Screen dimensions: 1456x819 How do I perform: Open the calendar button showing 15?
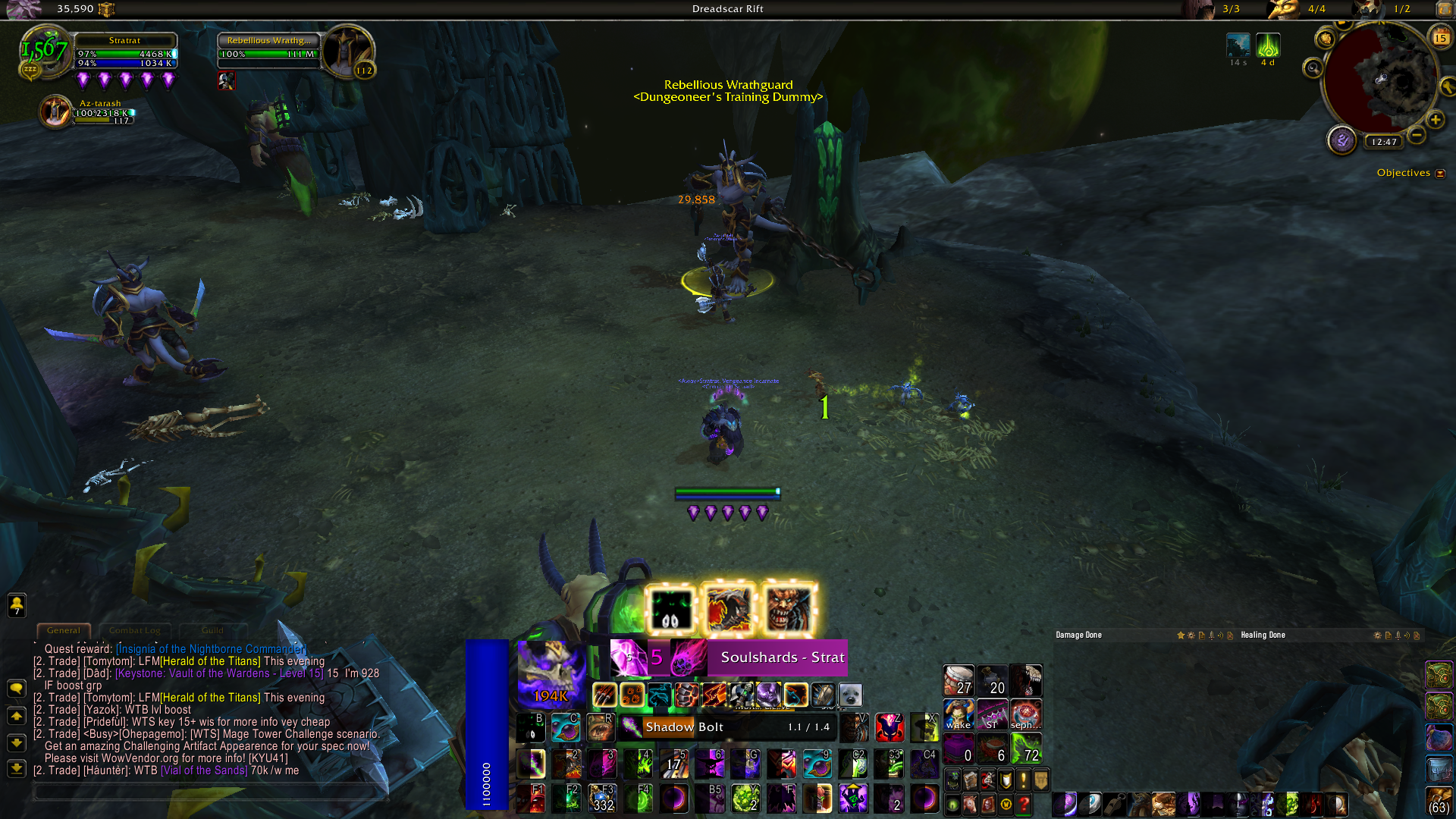point(1440,37)
